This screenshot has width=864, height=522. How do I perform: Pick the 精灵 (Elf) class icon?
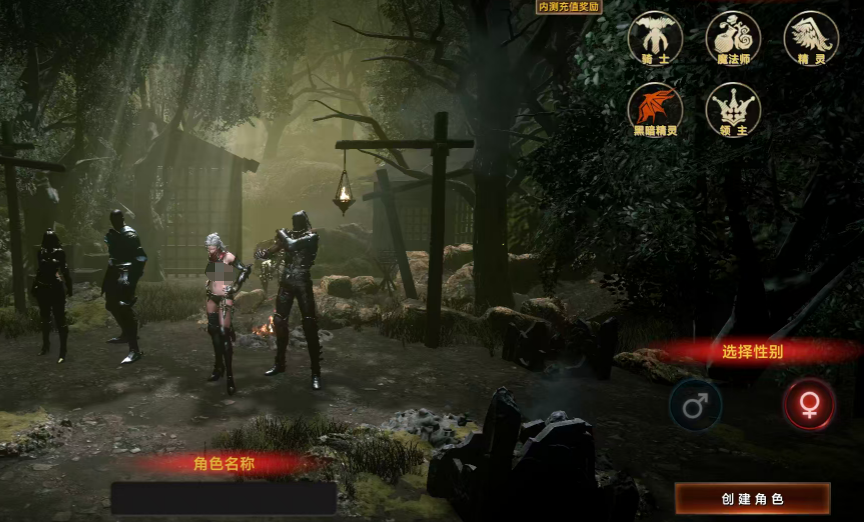click(811, 36)
